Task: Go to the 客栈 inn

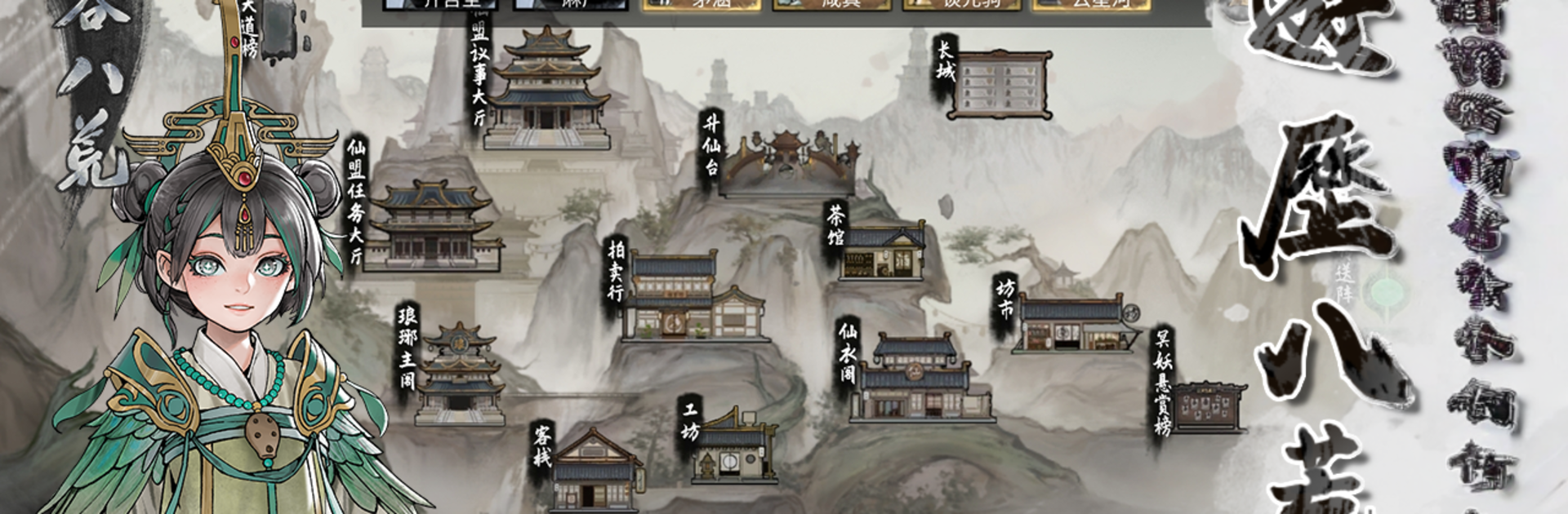Action: coord(594,472)
